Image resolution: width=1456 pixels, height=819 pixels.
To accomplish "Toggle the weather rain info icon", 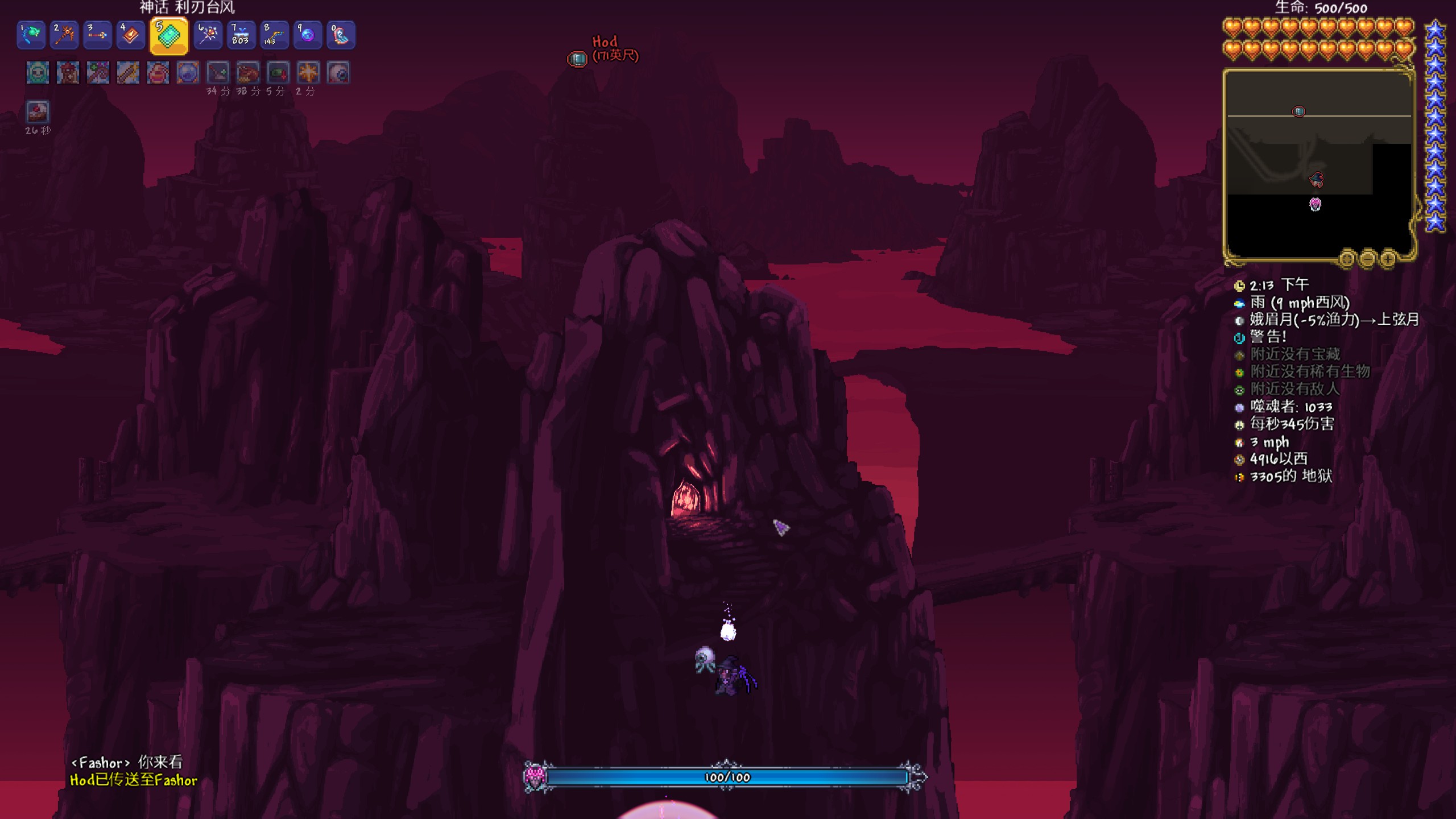I will [1239, 303].
